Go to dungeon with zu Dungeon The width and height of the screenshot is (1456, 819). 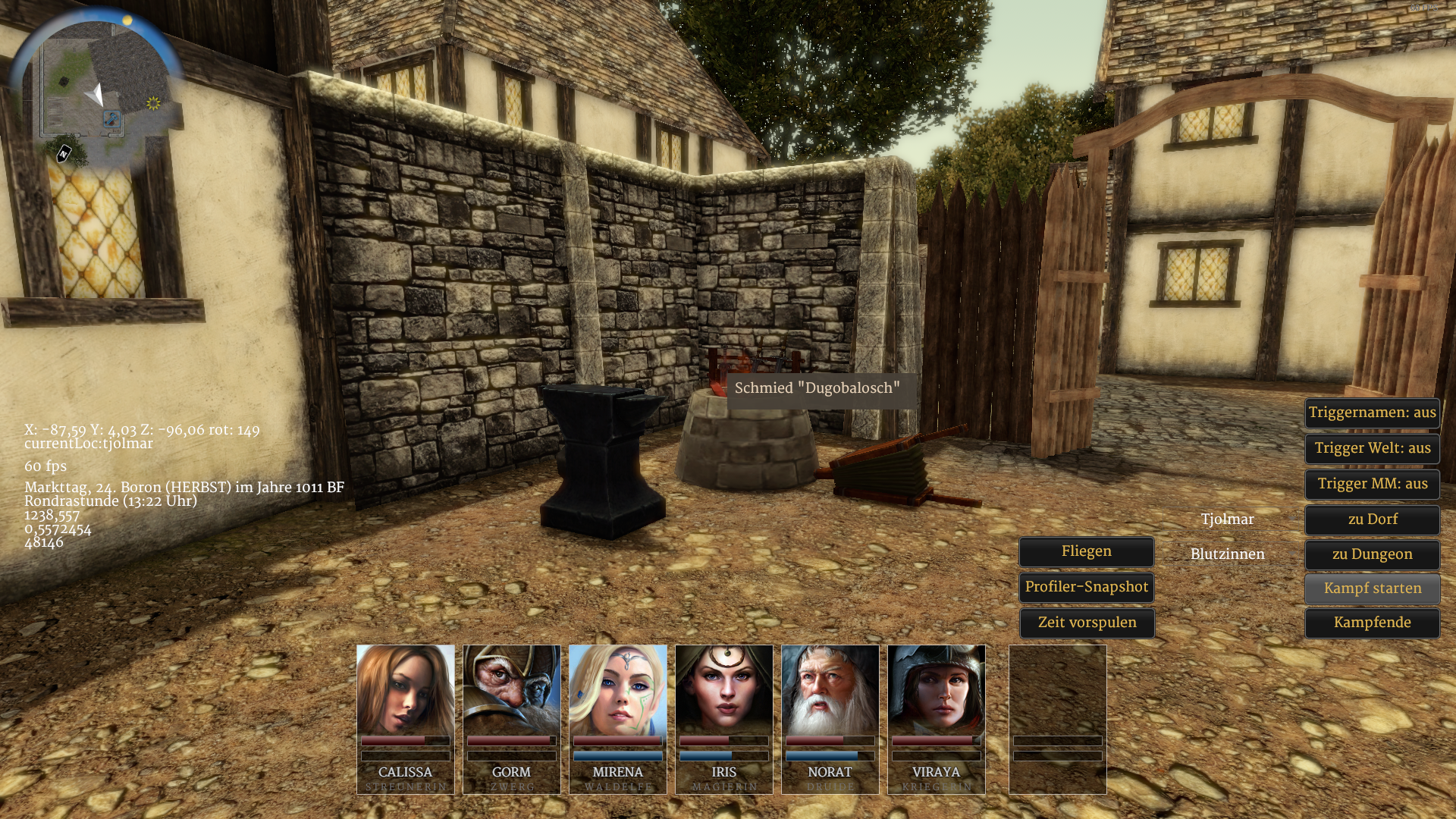coord(1372,554)
